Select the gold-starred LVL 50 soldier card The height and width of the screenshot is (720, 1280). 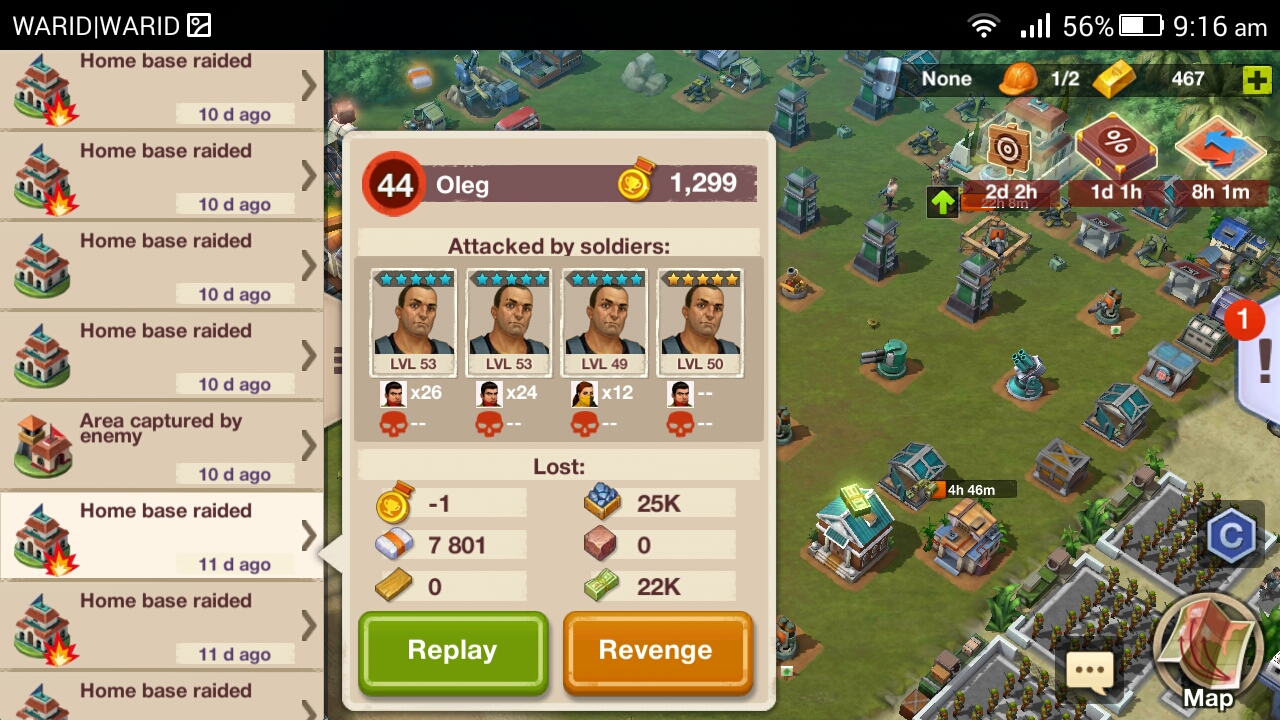[700, 322]
